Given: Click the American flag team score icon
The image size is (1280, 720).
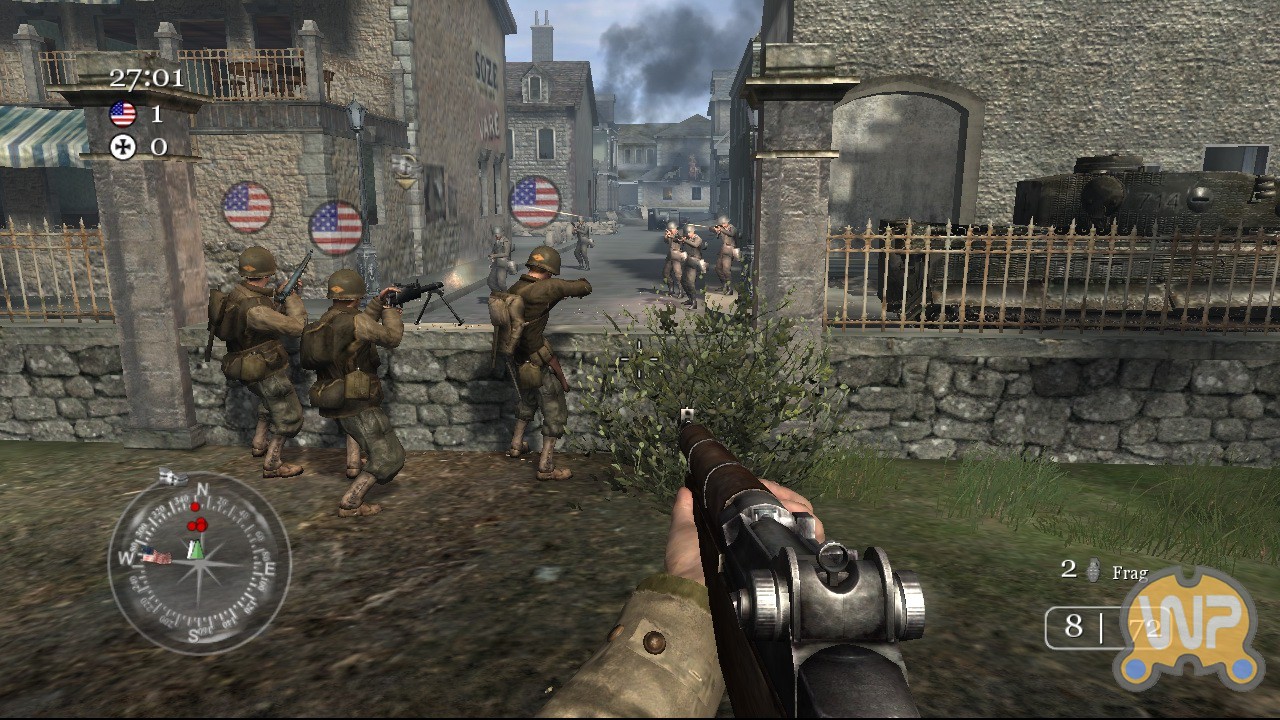Looking at the screenshot, I should (x=123, y=114).
